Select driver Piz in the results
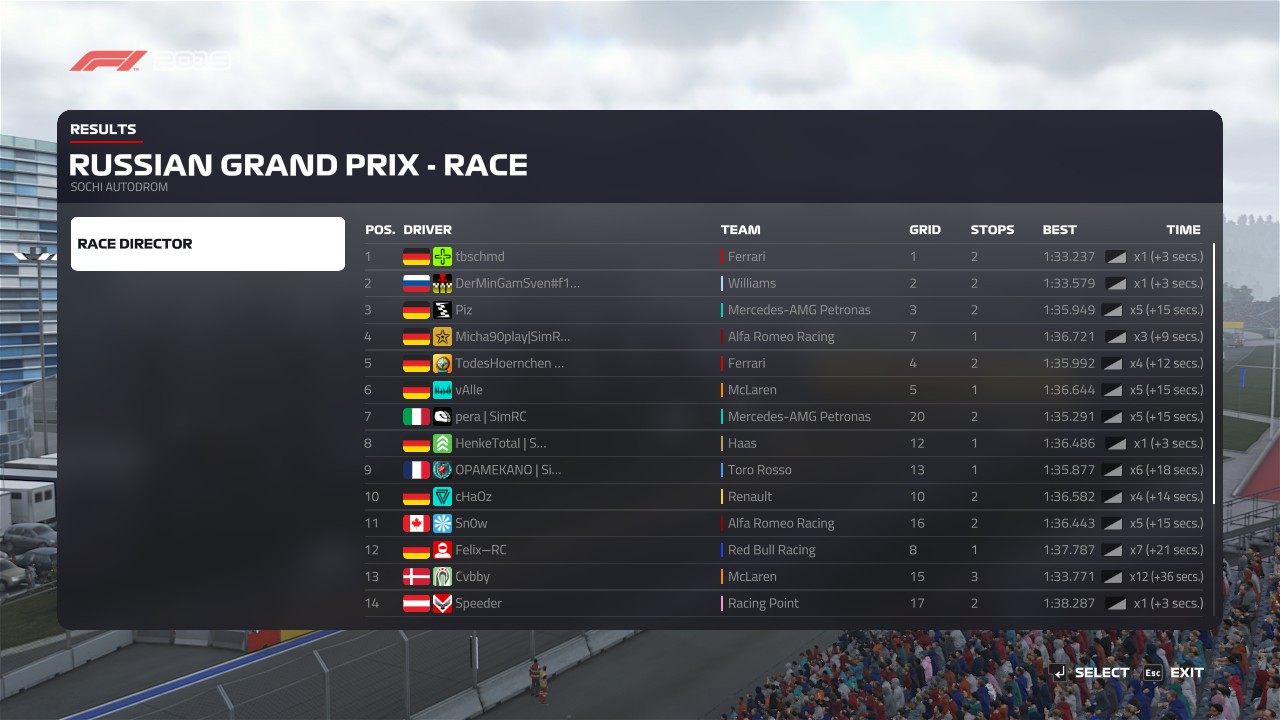The image size is (1280, 720). pos(464,310)
